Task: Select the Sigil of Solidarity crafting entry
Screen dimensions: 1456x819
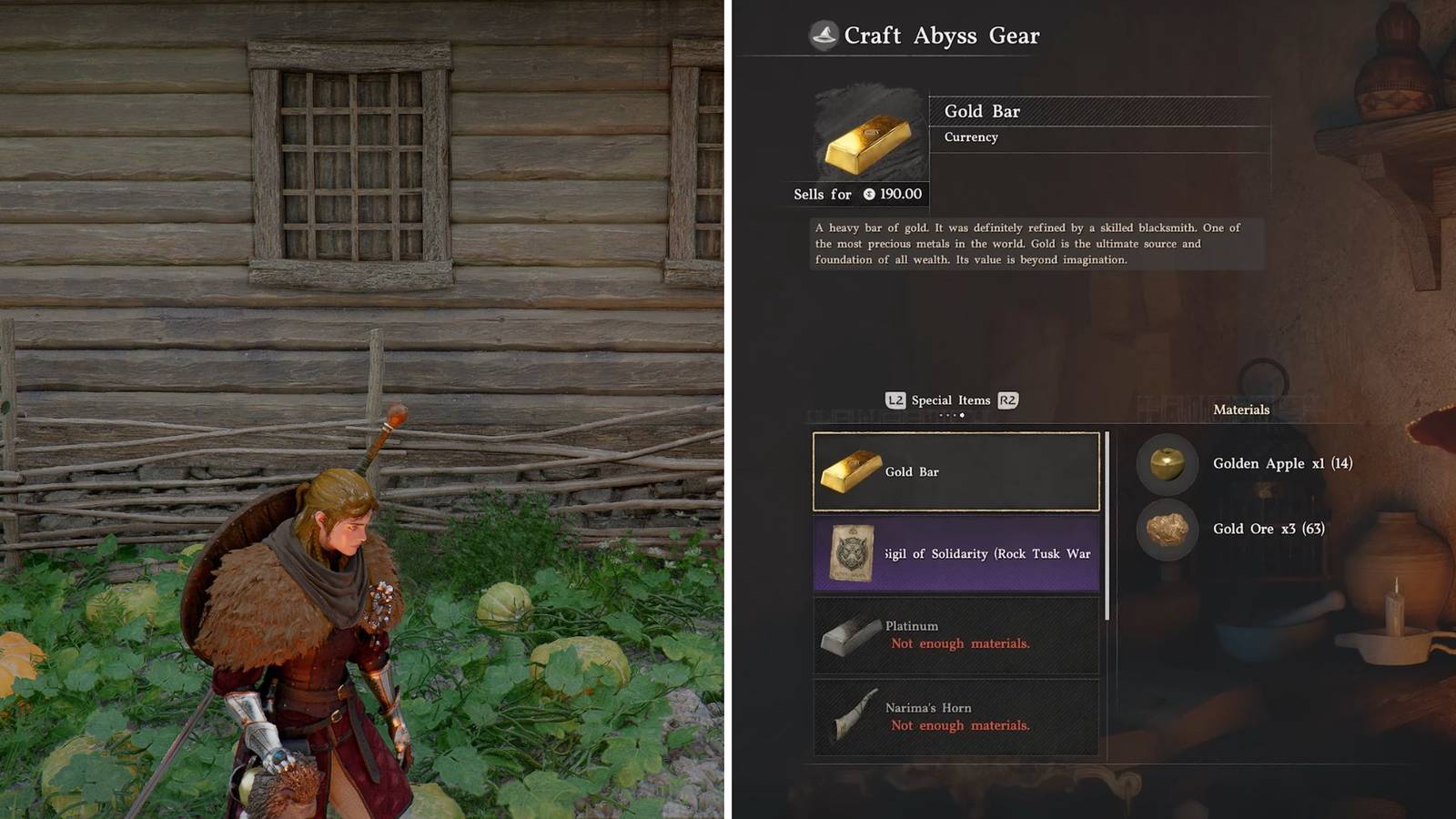Action: (x=955, y=553)
